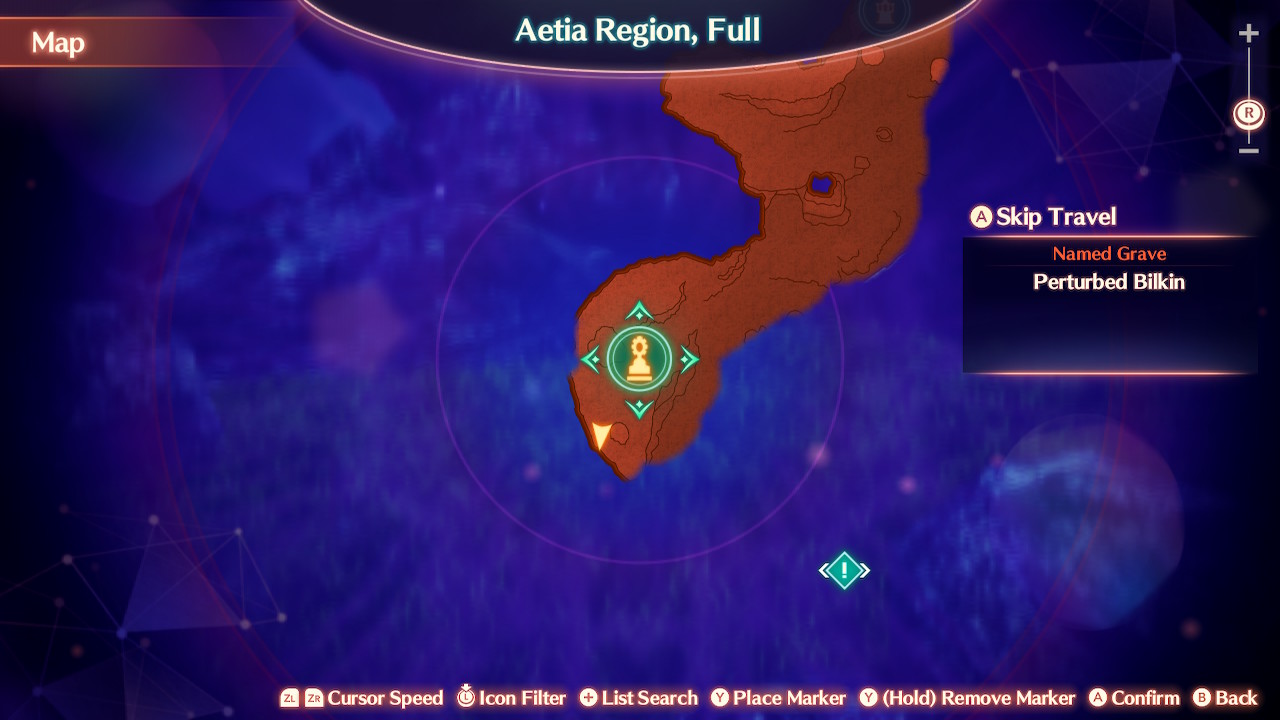Open List Search from the bottom bar

(x=638, y=698)
